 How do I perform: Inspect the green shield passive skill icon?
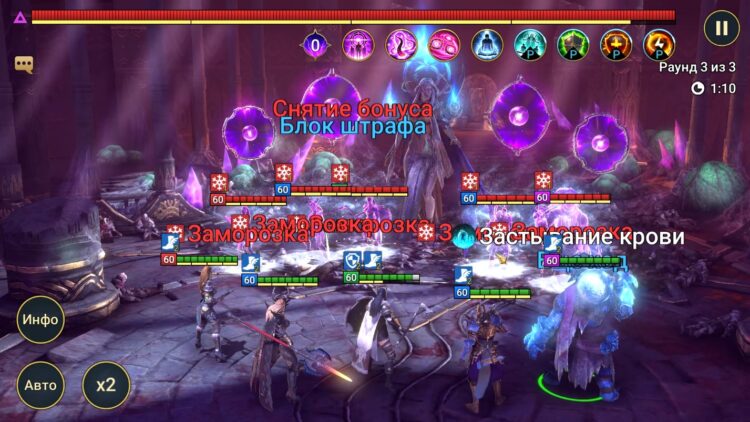point(573,45)
